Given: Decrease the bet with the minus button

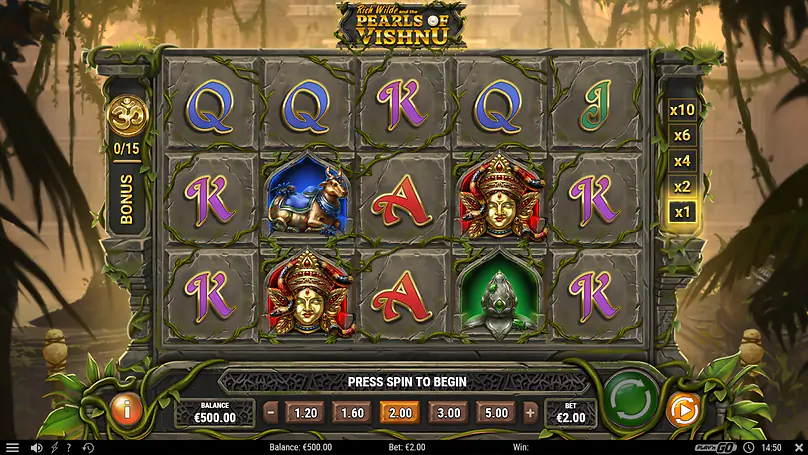Looking at the screenshot, I should click(271, 412).
